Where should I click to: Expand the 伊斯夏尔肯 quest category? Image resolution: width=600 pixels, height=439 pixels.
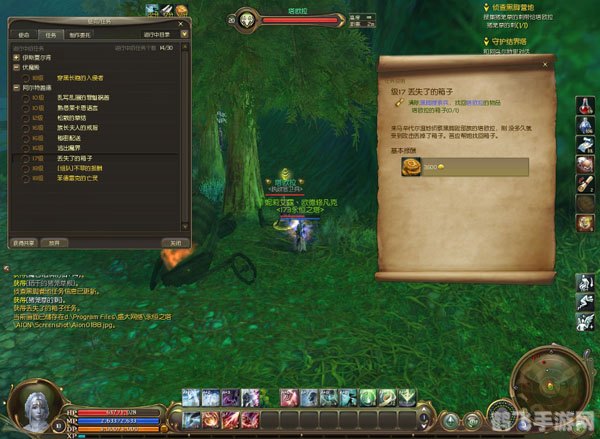pyautogui.click(x=16, y=57)
